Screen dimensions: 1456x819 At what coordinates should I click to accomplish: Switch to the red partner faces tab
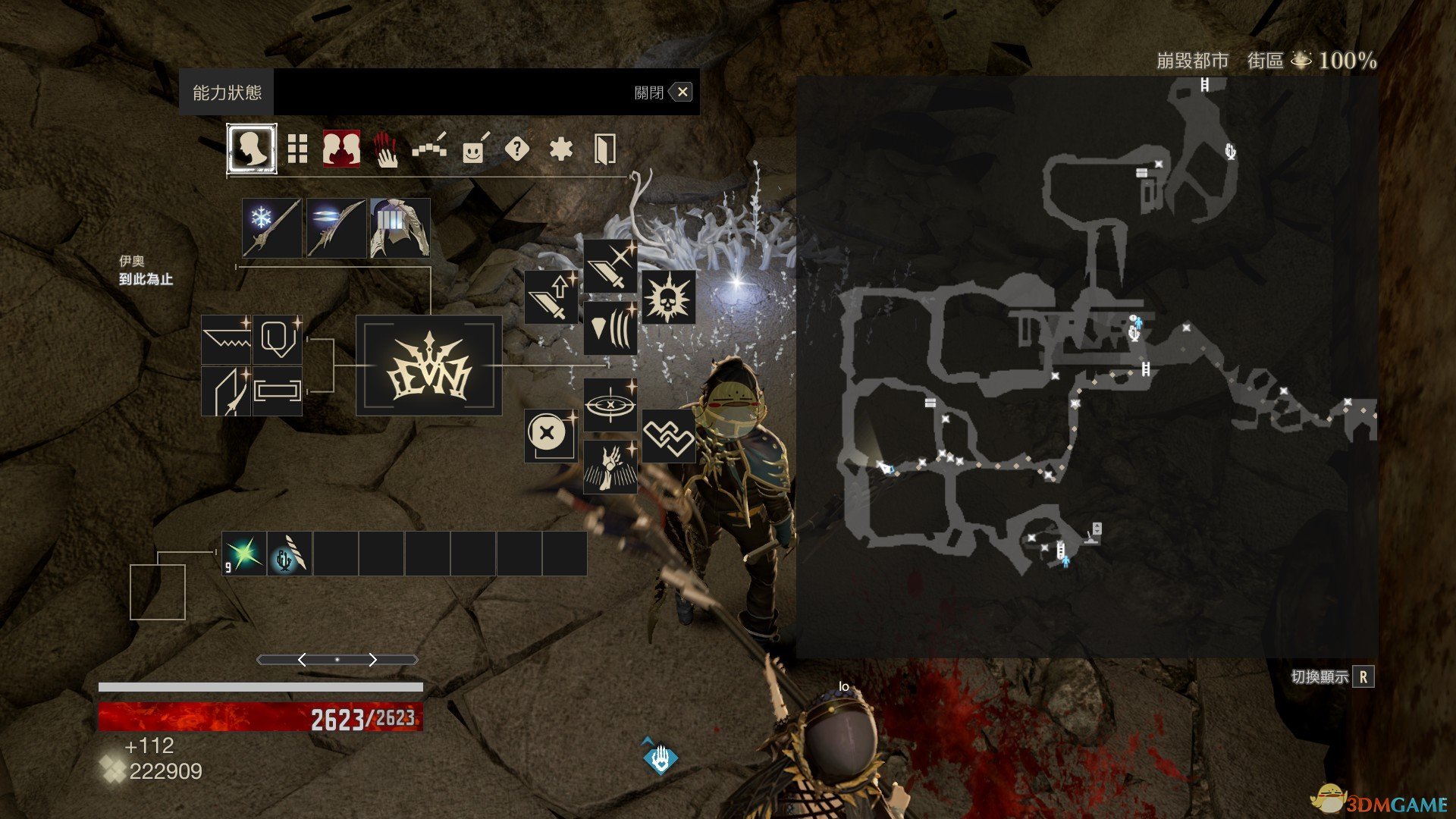coord(341,149)
